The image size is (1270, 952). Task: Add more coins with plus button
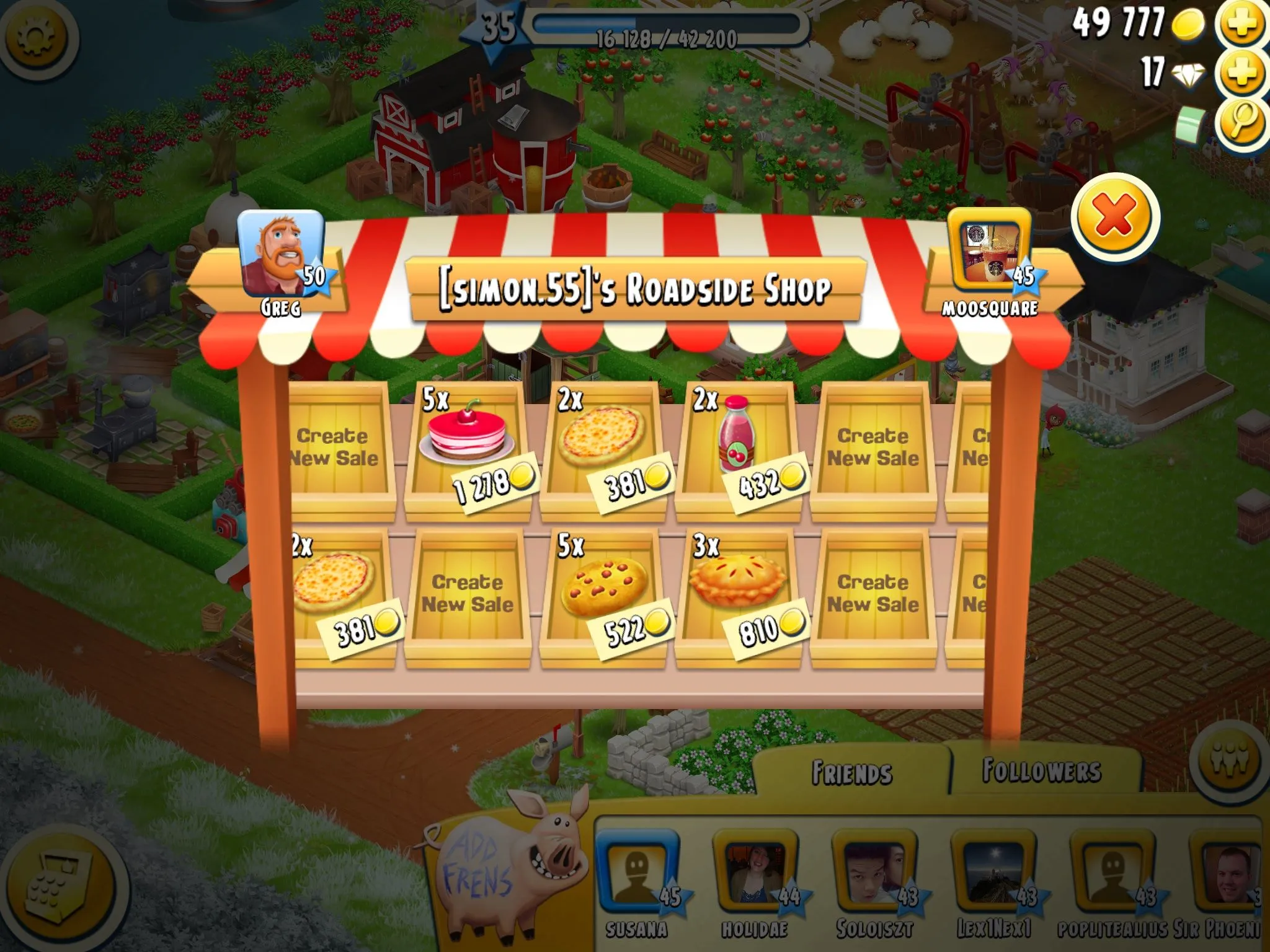1241,25
